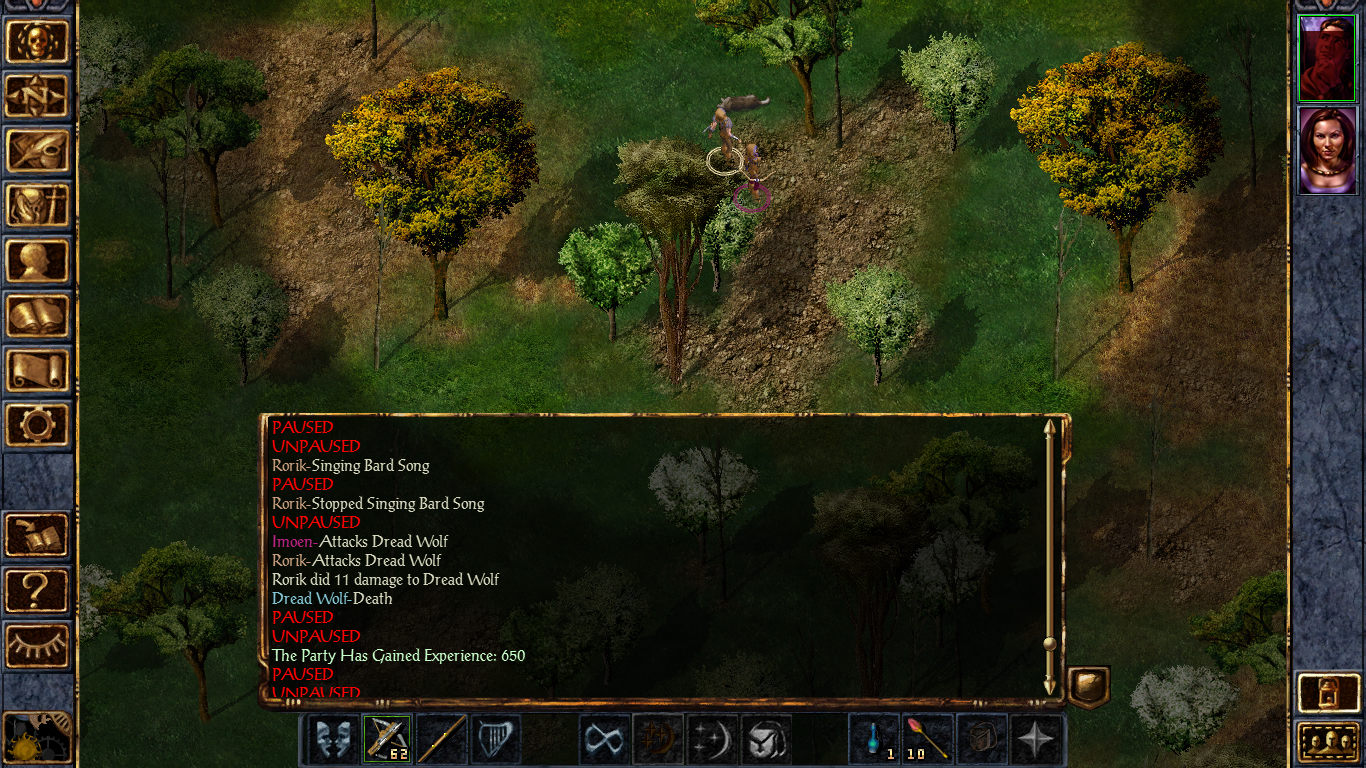Open the journal with the quill button
The image size is (1366, 768).
click(x=38, y=151)
